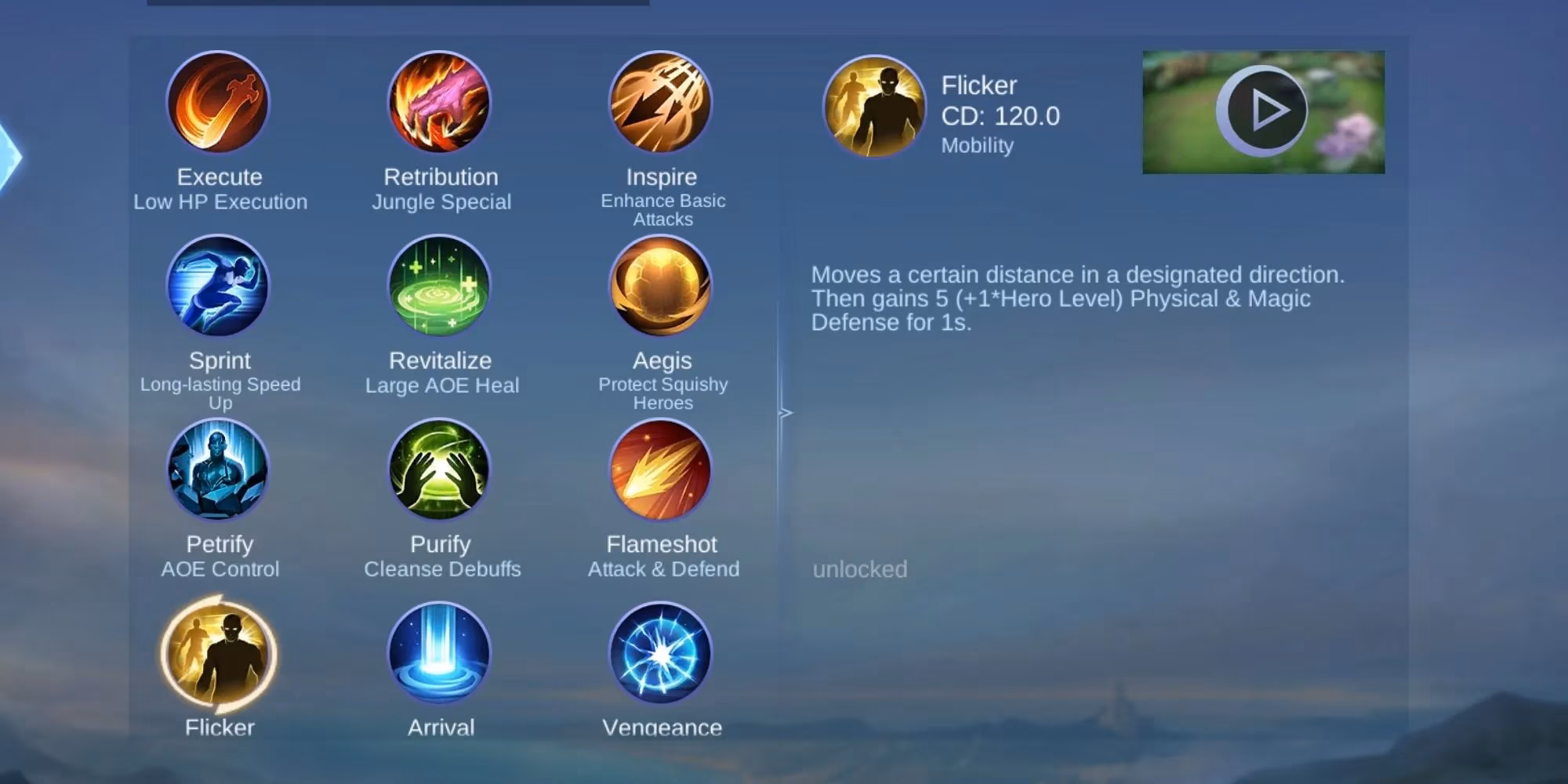
Task: Click the unlocked status text
Action: (x=860, y=569)
